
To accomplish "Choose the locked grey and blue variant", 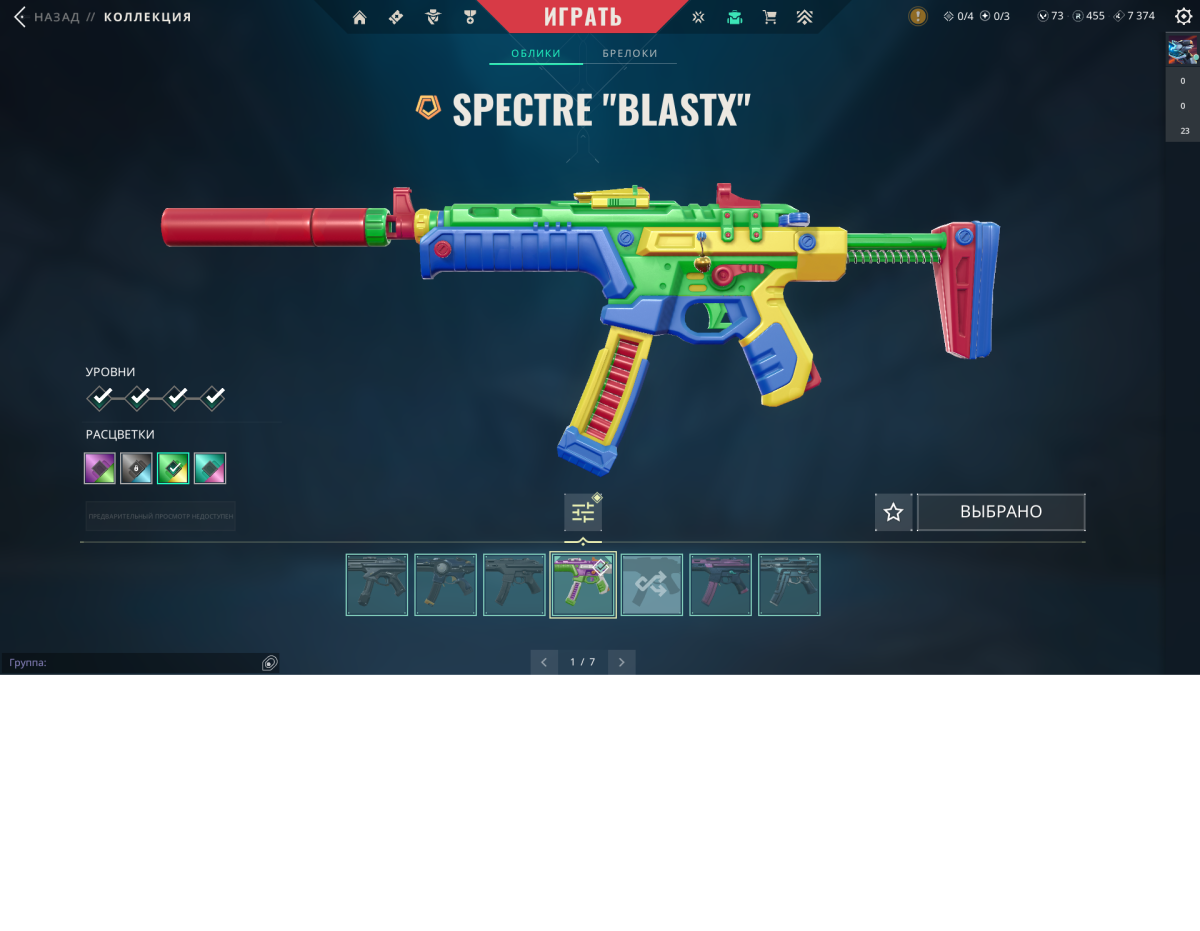I will coord(136,468).
